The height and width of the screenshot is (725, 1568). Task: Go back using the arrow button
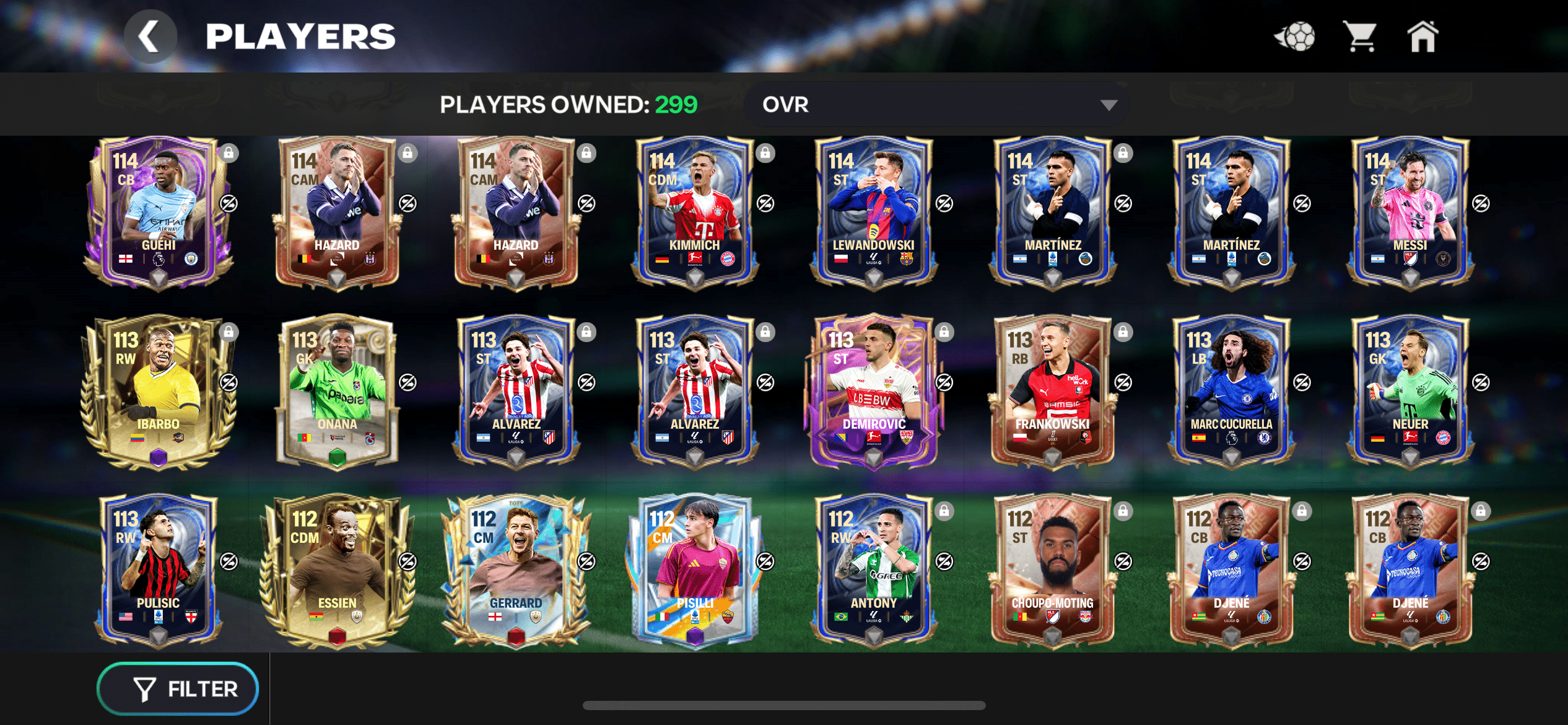tap(150, 37)
